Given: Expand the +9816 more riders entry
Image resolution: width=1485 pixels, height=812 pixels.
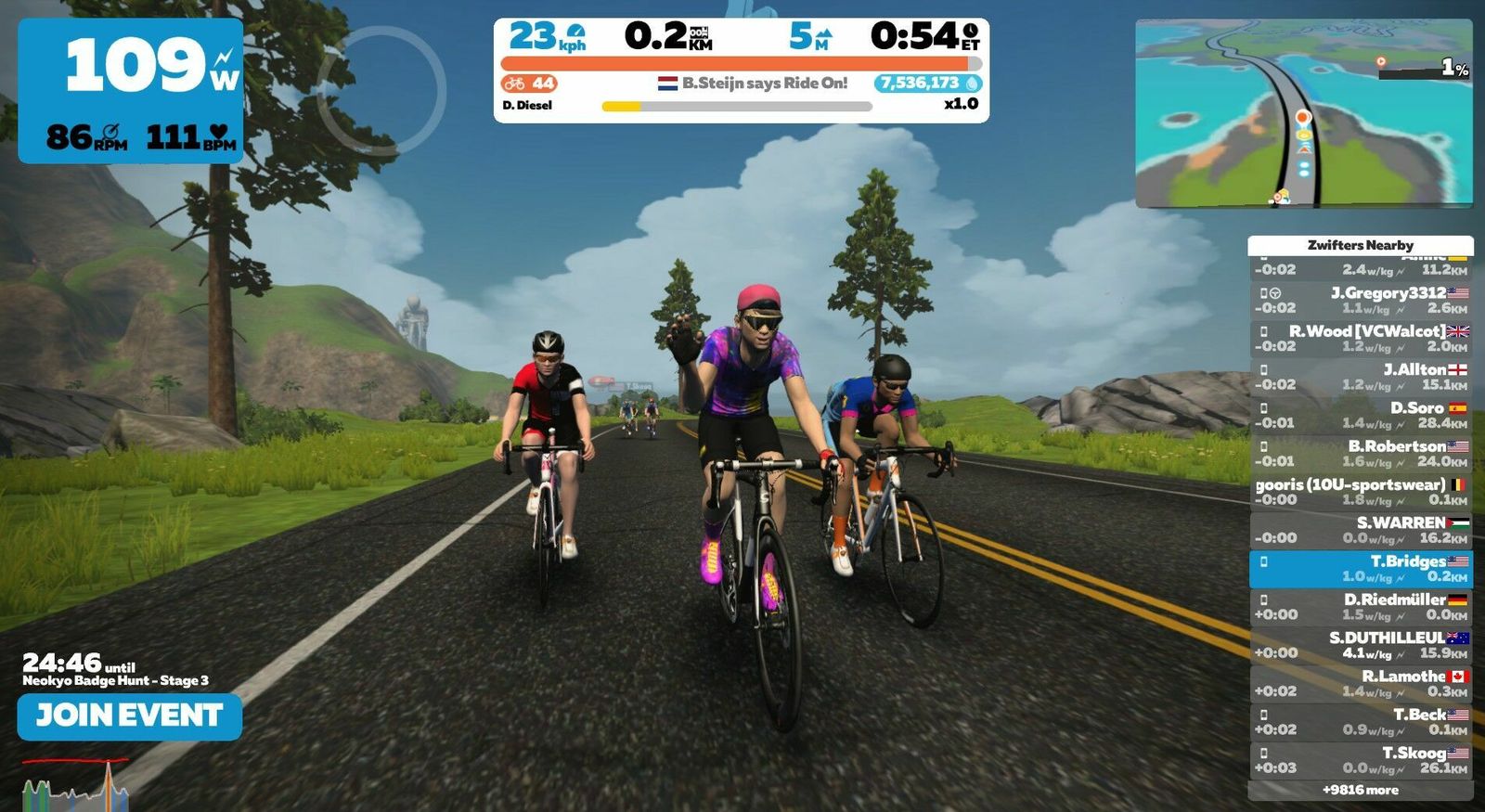Looking at the screenshot, I should (1360, 791).
